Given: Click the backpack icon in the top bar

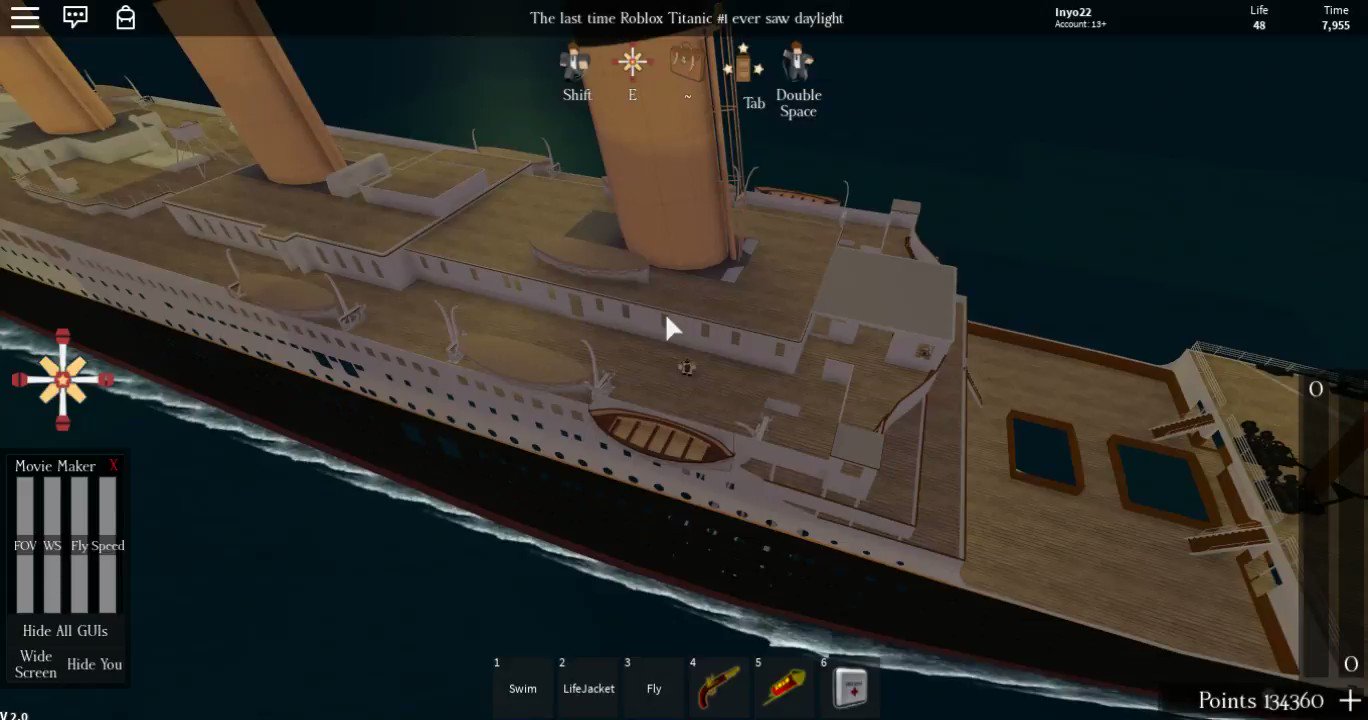Looking at the screenshot, I should coord(125,17).
